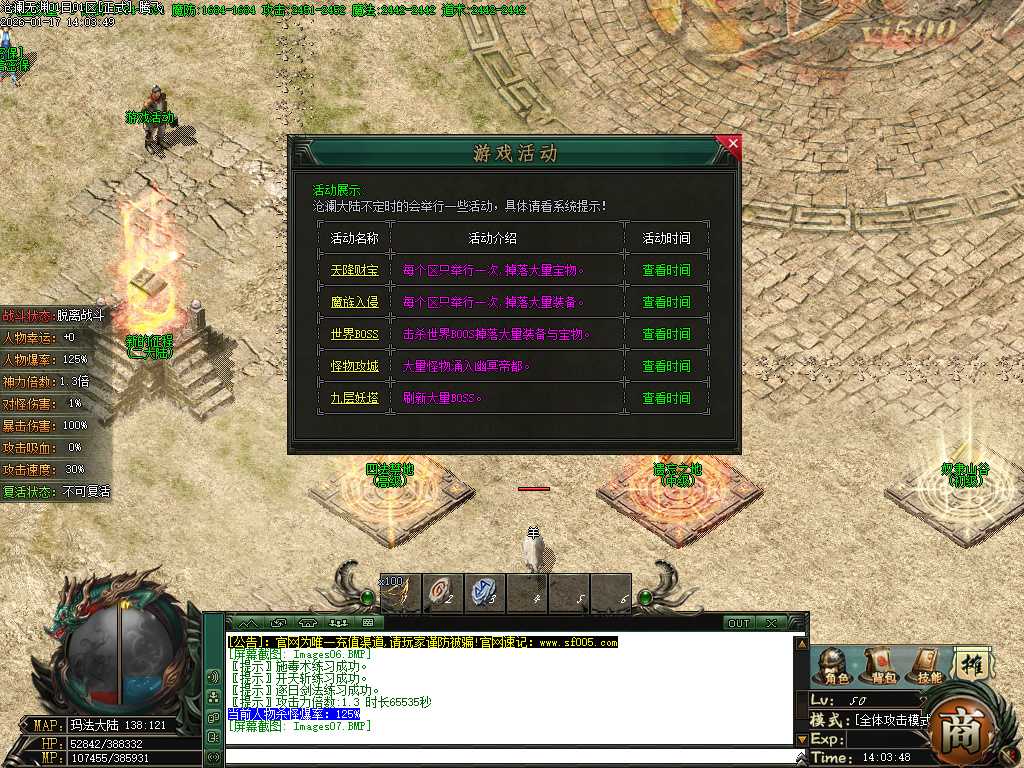Open the 技能 skills book
Image resolution: width=1024 pixels, height=768 pixels.
928,666
